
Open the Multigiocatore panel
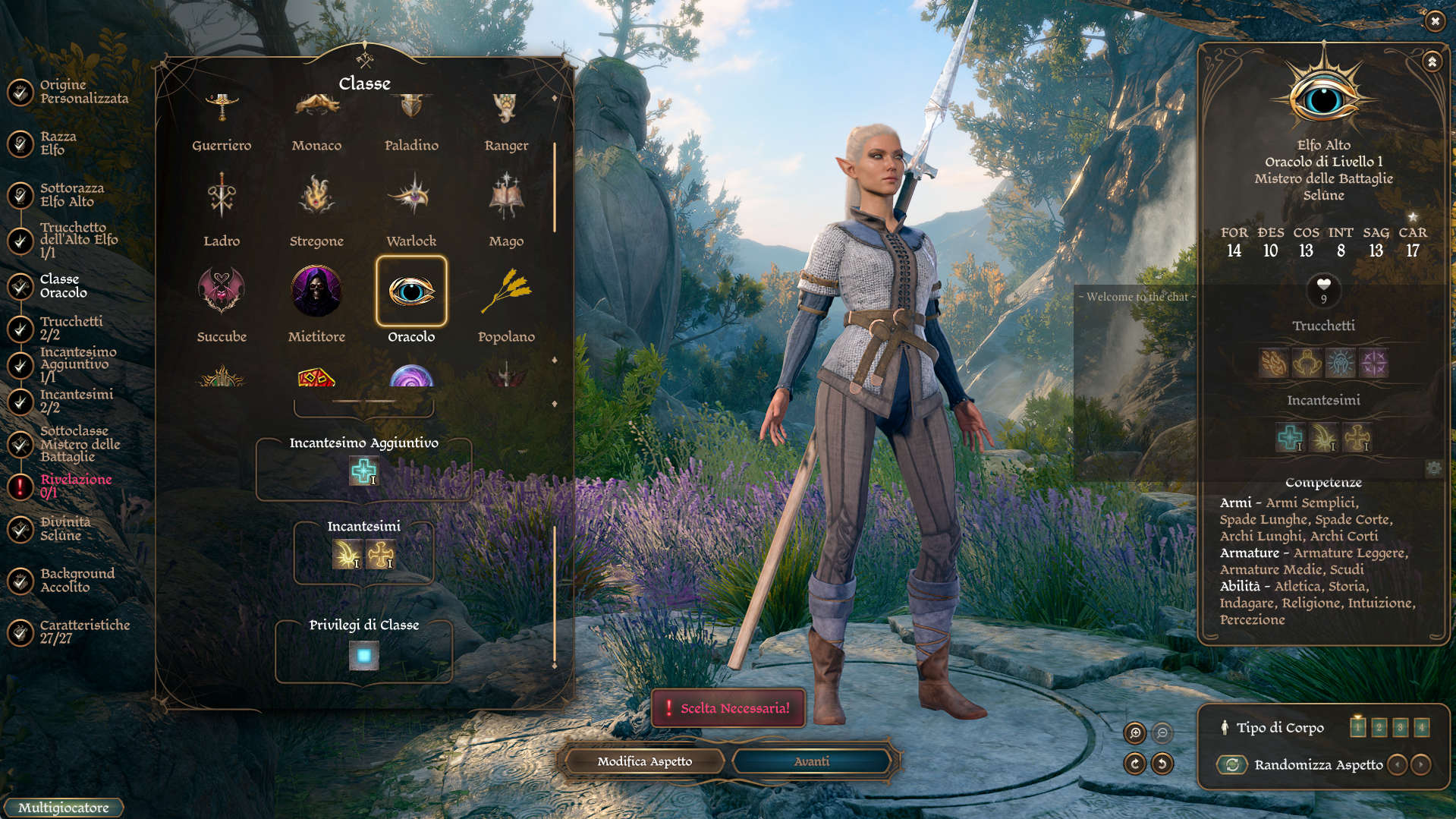tap(63, 808)
